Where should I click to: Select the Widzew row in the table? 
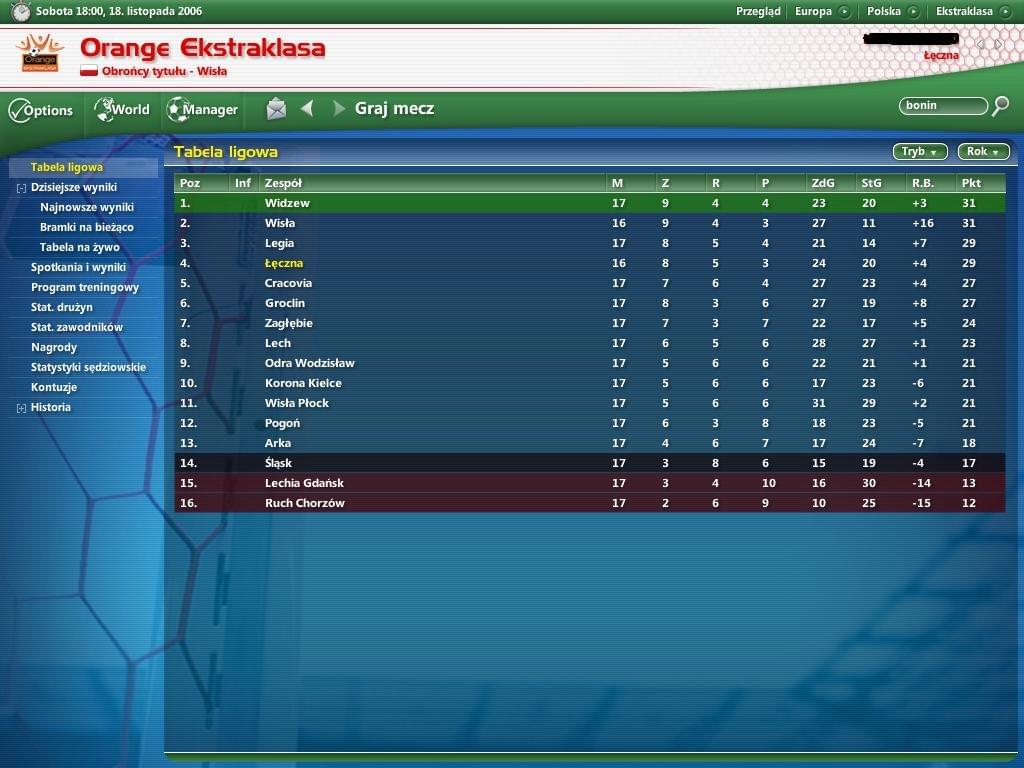tap(287, 203)
